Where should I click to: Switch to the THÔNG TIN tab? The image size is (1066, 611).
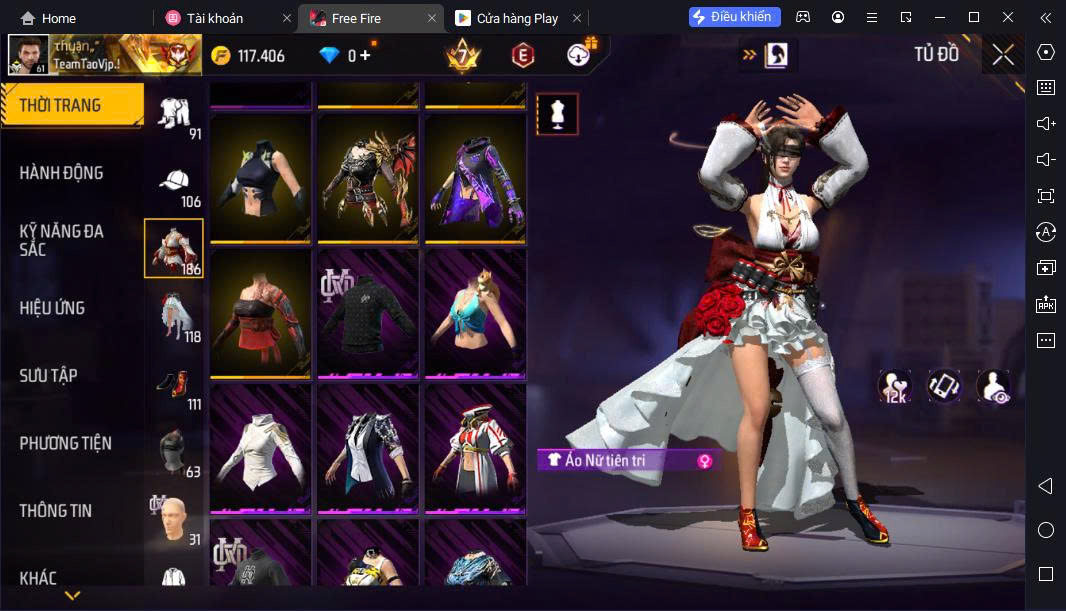click(56, 511)
